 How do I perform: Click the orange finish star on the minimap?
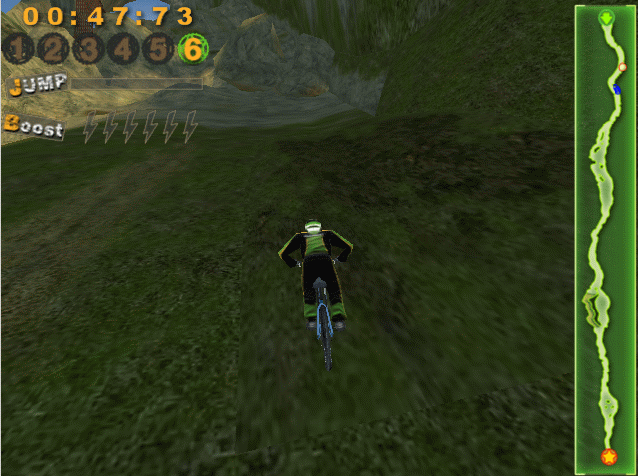608,457
